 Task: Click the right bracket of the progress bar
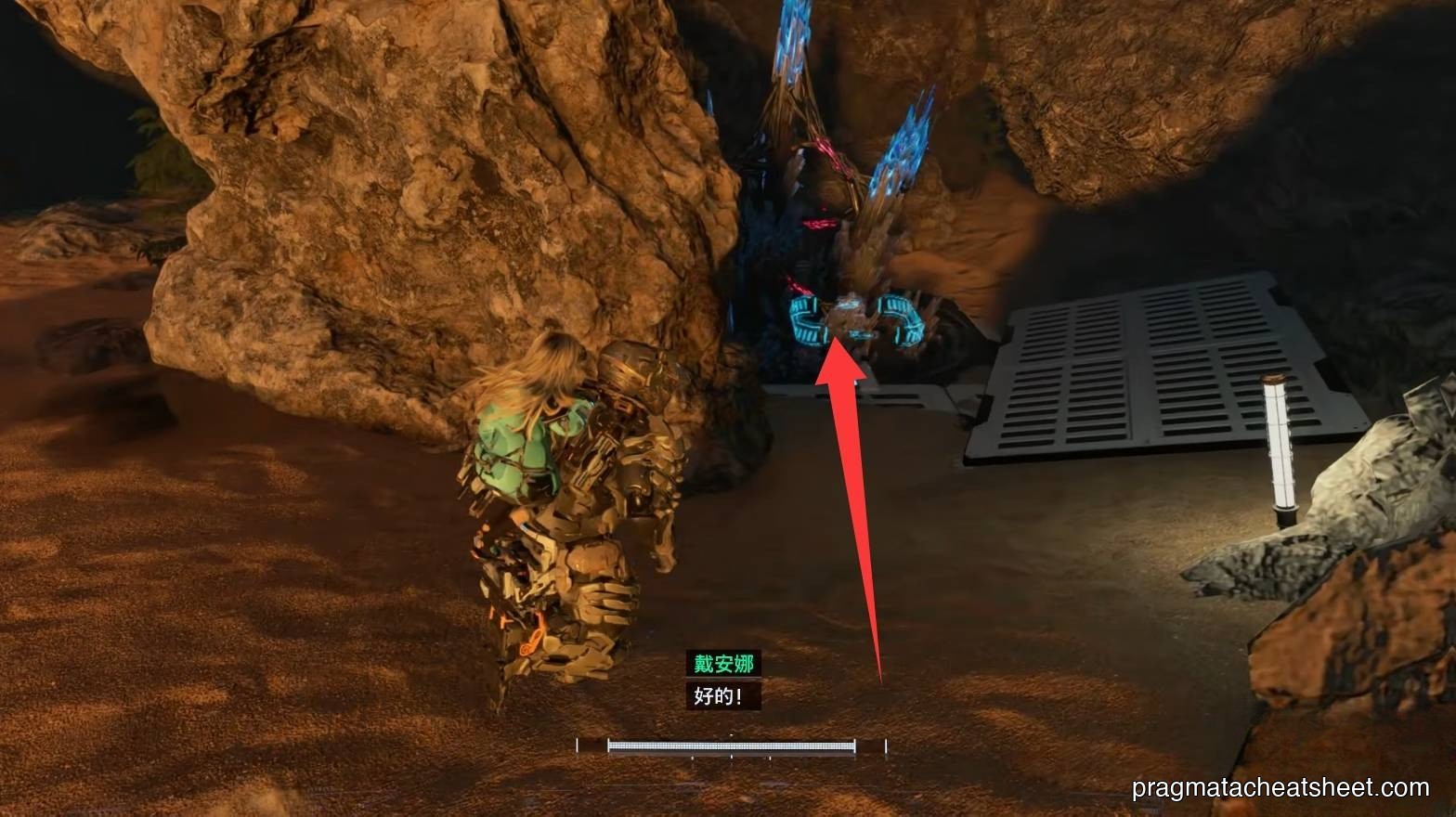click(x=885, y=743)
